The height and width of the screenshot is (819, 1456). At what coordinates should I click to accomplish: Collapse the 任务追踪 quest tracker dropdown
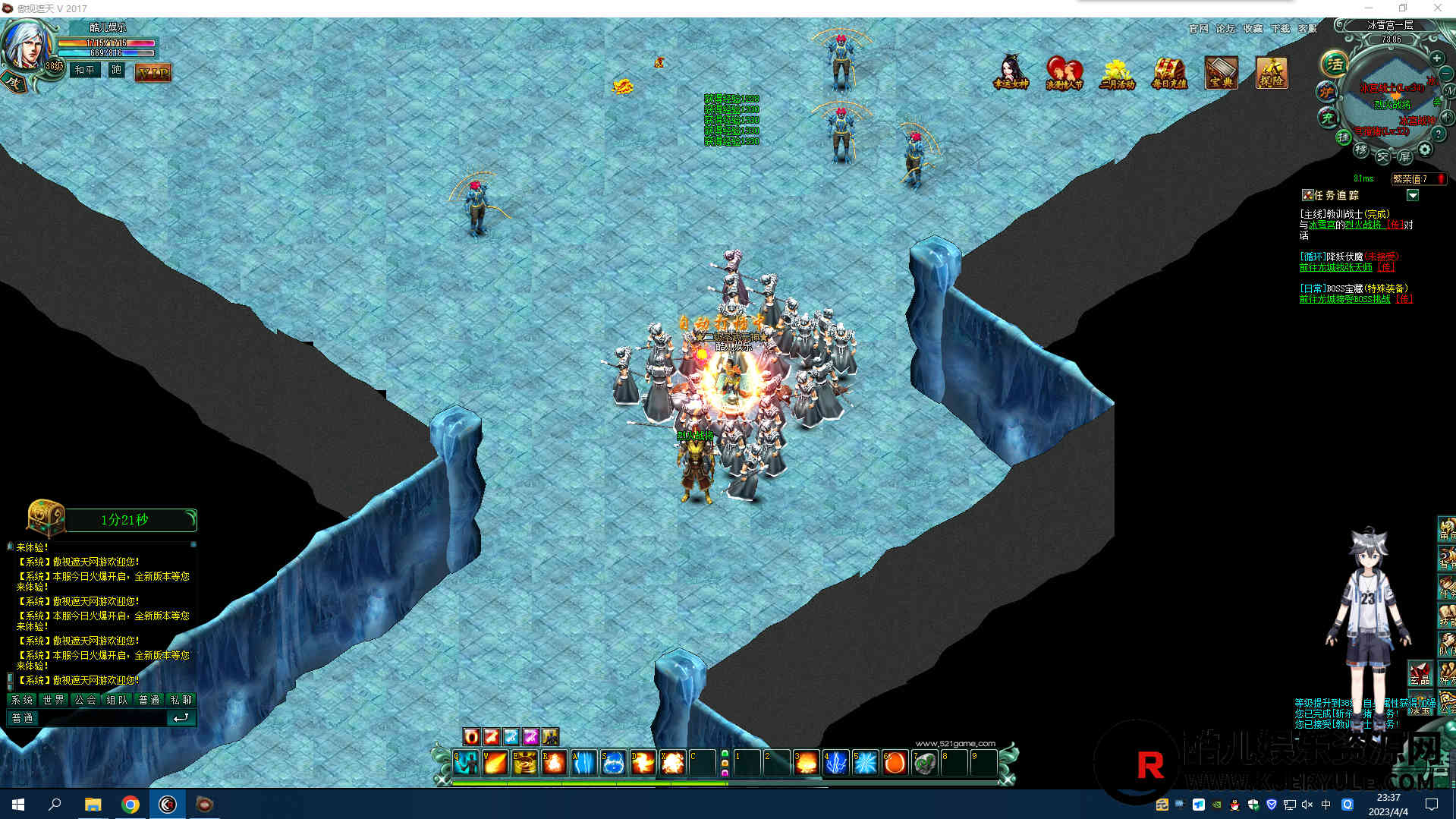(1412, 196)
